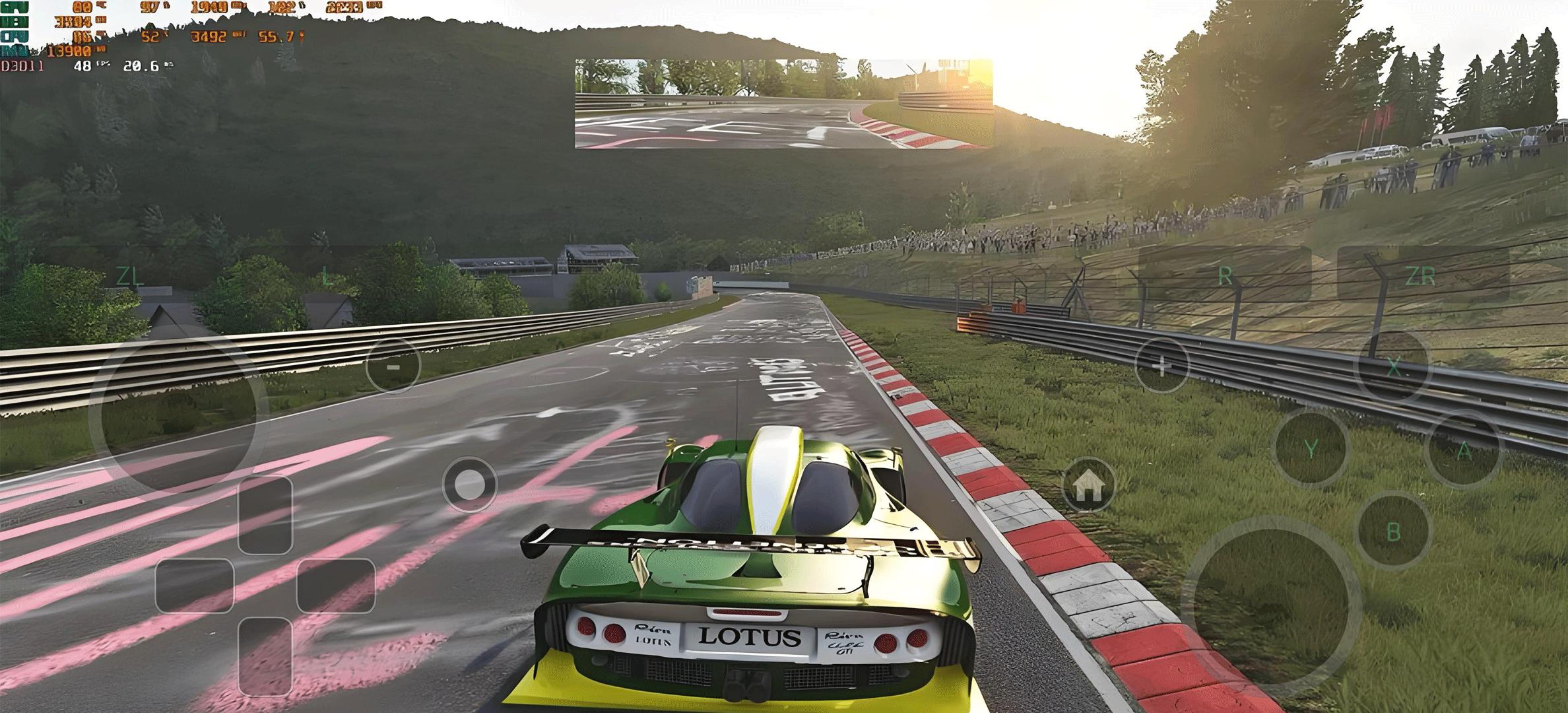Tap the R shoulder button overlay
This screenshot has width=1568, height=713.
pyautogui.click(x=1225, y=277)
